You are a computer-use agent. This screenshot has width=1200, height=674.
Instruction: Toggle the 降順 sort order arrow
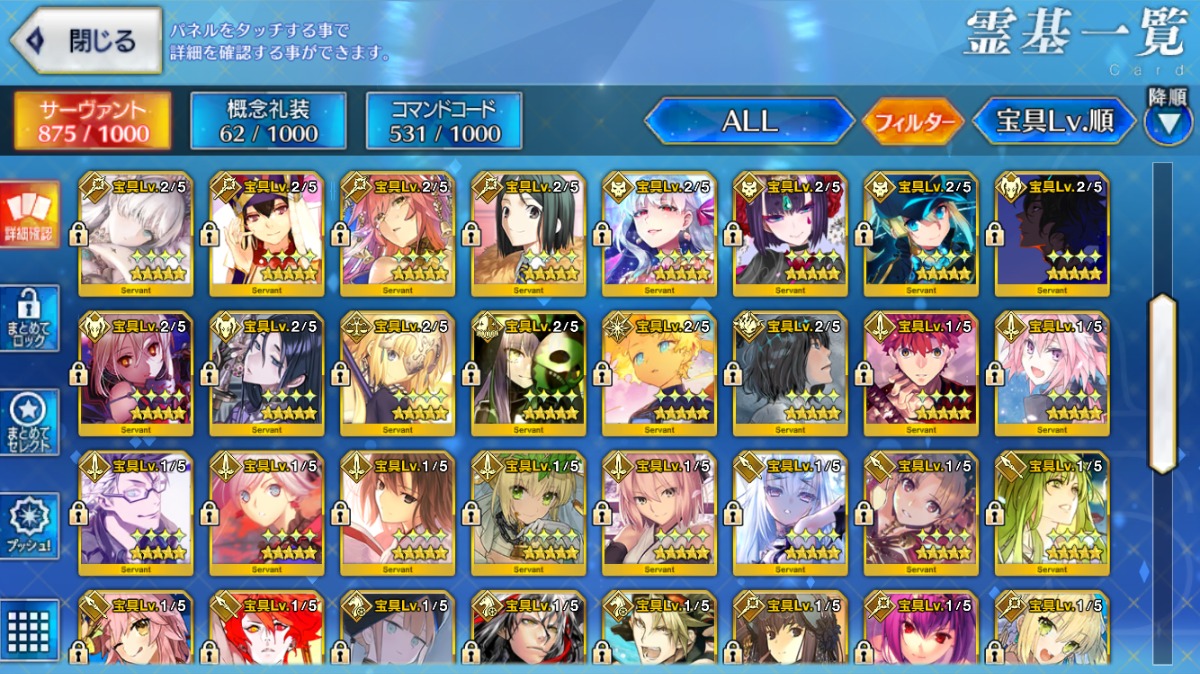coord(1168,122)
